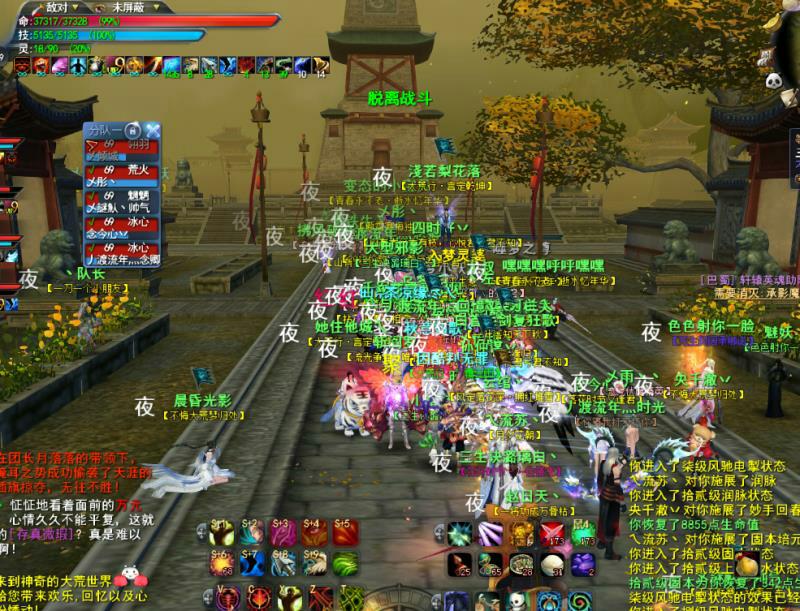
Task: Close the 分队一 squad panel with the crossed-swords button
Action: [153, 130]
